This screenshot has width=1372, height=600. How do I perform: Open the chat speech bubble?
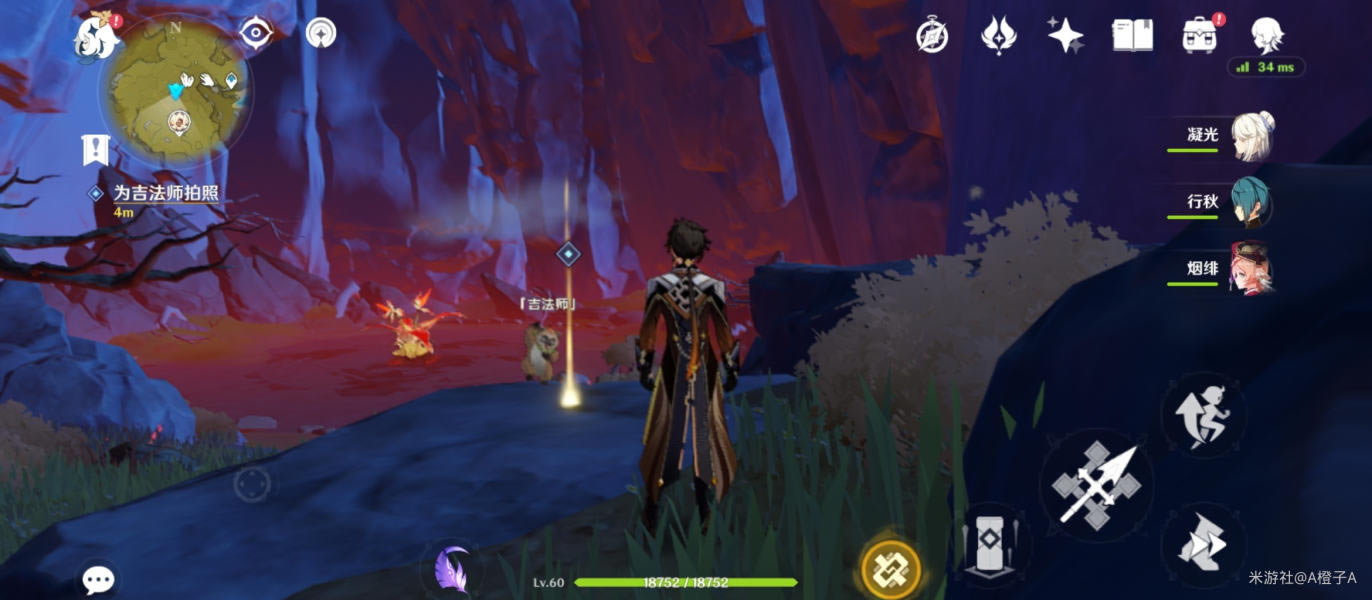point(98,579)
